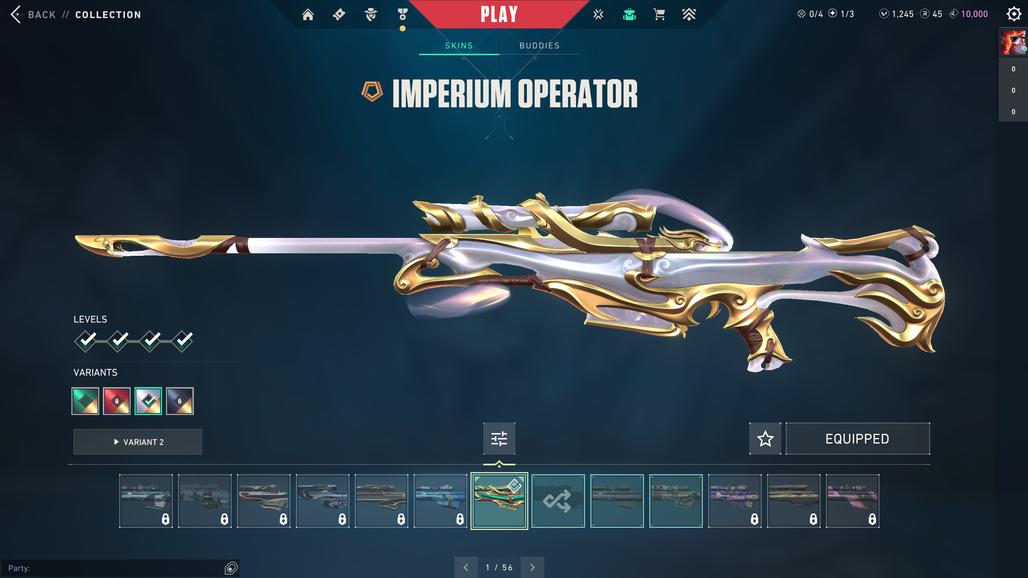Select the currently equipped Imperium Operator thumbnail
1028x578 pixels.
coord(499,501)
